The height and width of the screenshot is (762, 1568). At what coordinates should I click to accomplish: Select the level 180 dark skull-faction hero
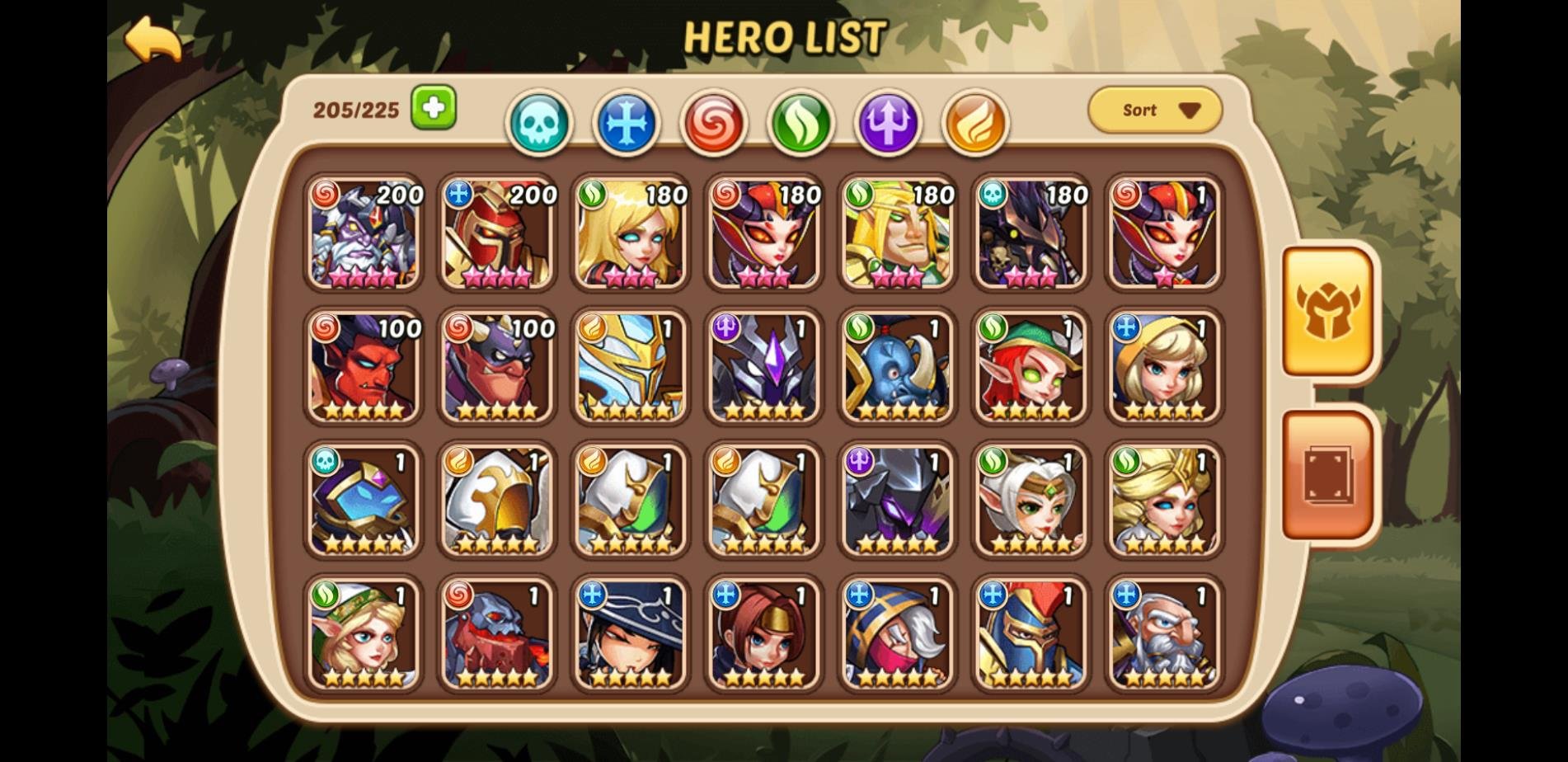[1031, 233]
